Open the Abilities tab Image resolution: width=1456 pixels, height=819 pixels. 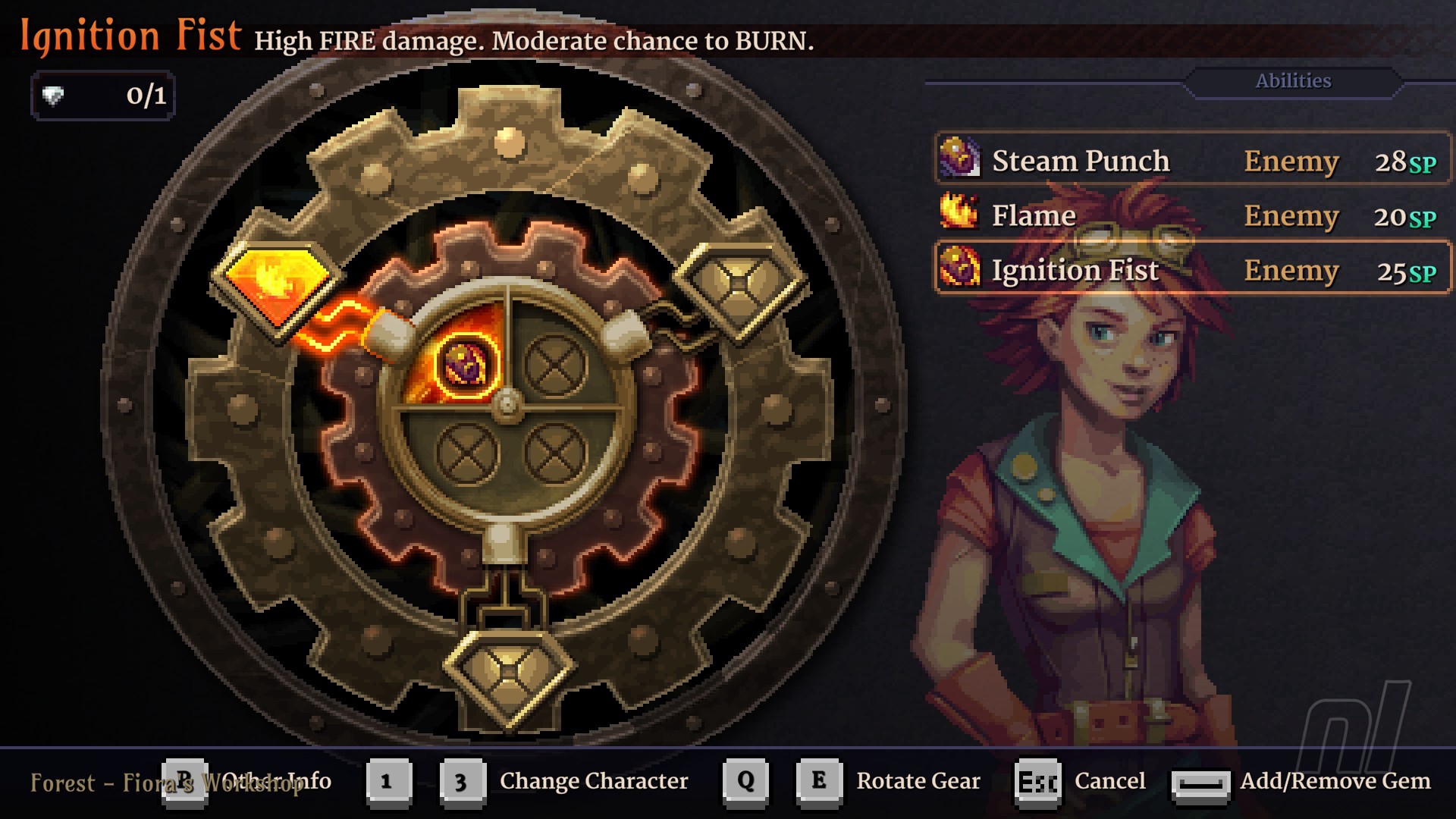click(1293, 81)
